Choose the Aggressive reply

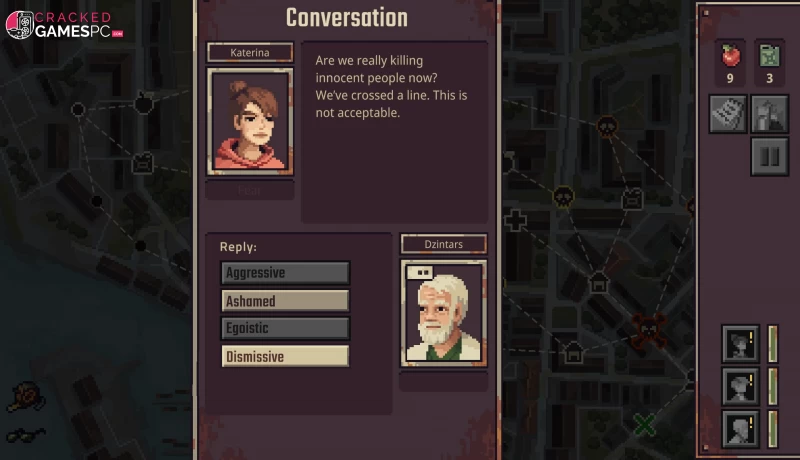285,273
